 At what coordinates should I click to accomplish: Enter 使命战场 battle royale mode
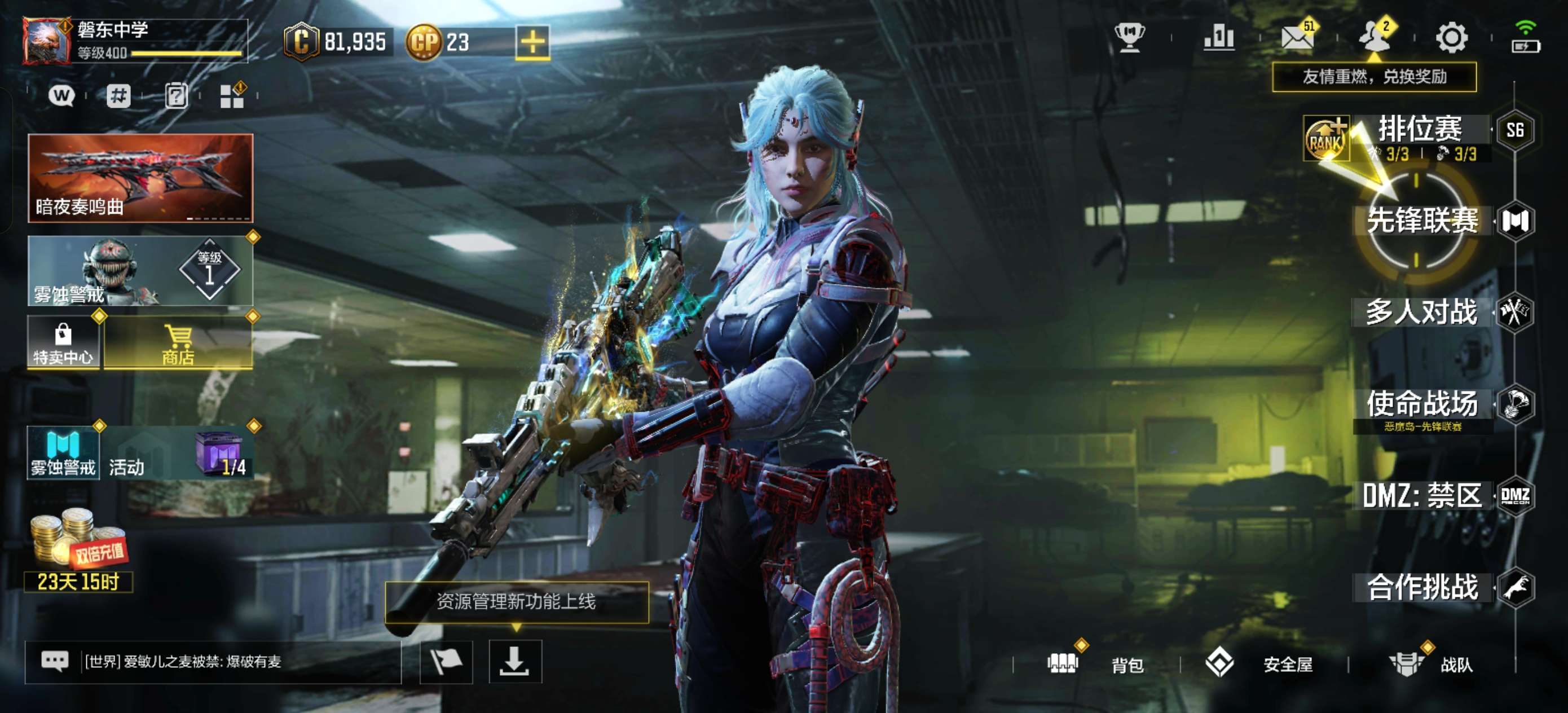tap(1422, 404)
